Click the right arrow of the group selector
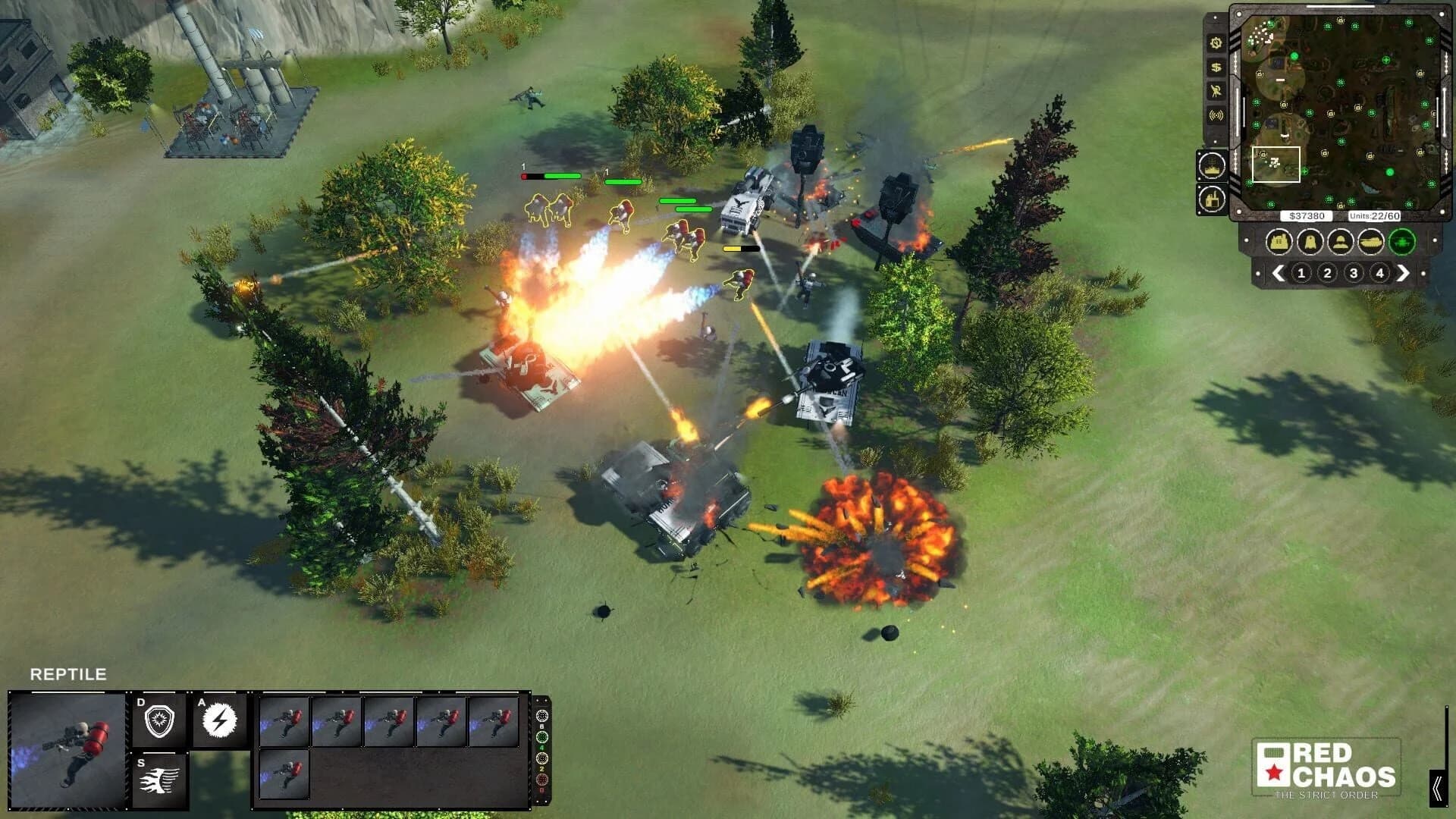Viewport: 1456px width, 819px height. coord(1404,271)
